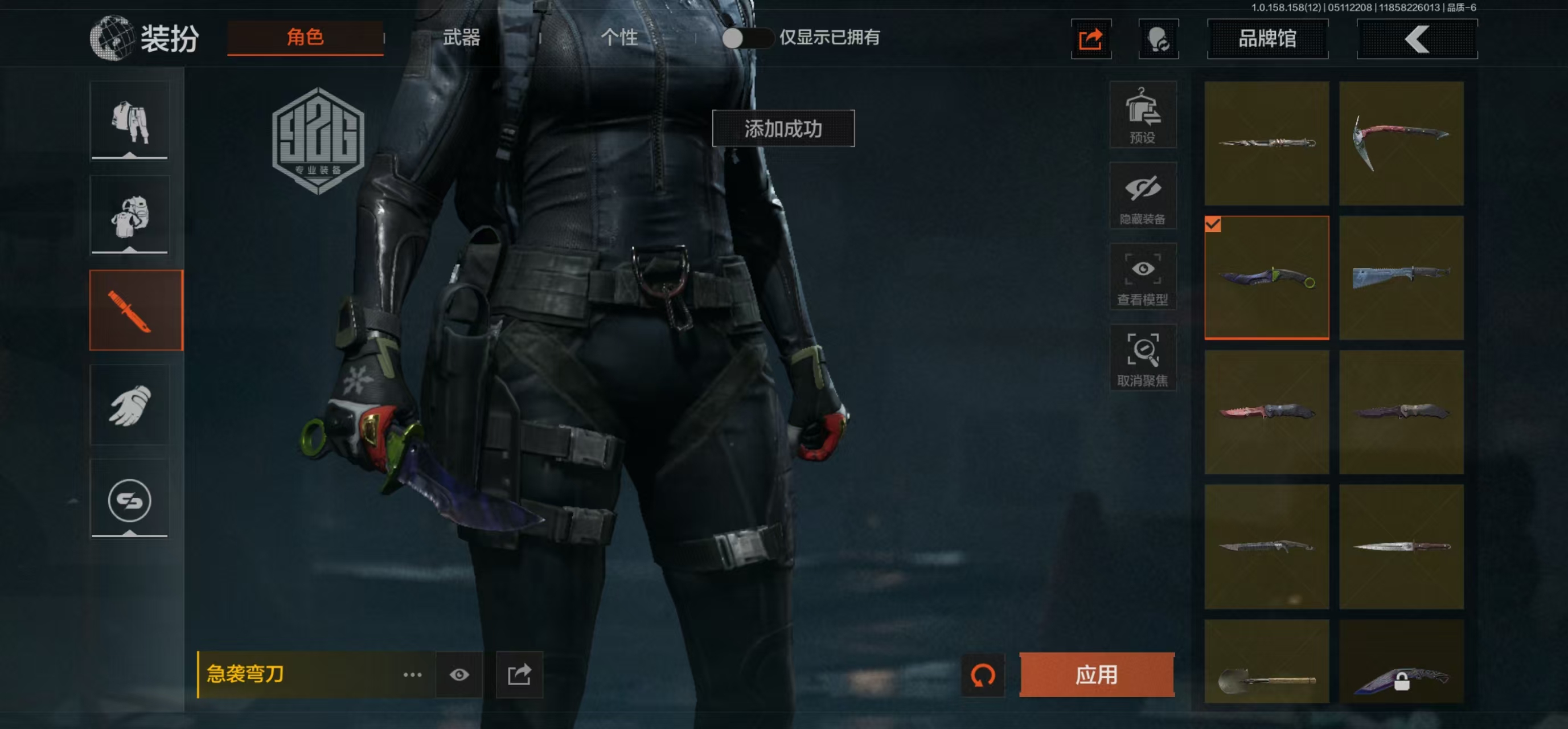Click 取消聚焦 to cancel focus

pos(1143,358)
